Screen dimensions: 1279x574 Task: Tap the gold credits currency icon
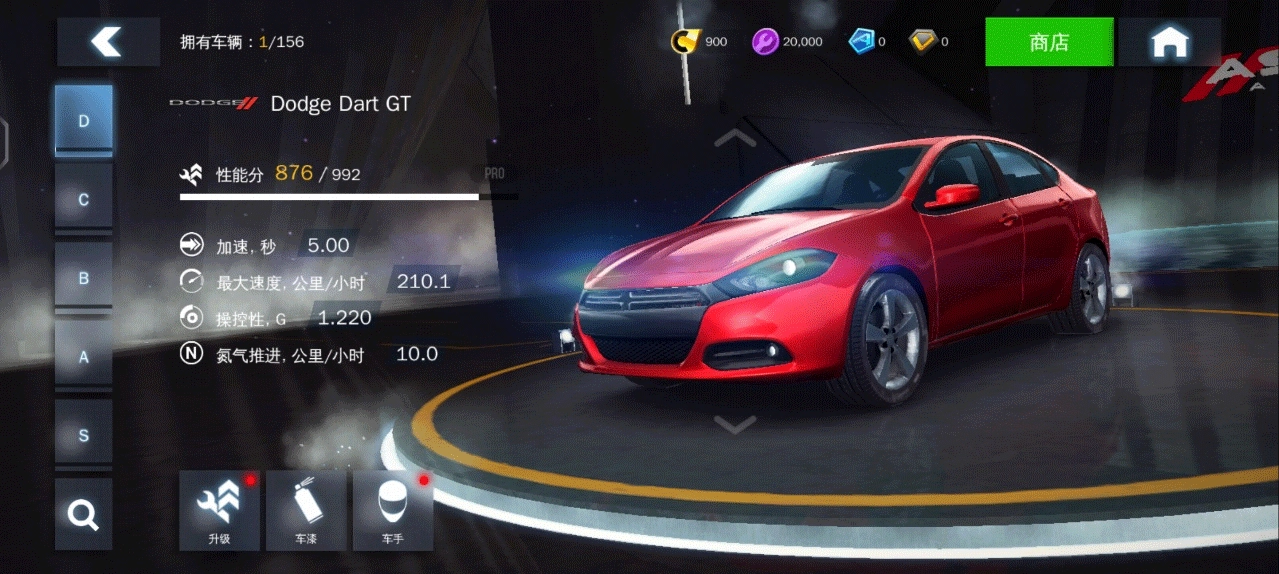(x=685, y=41)
